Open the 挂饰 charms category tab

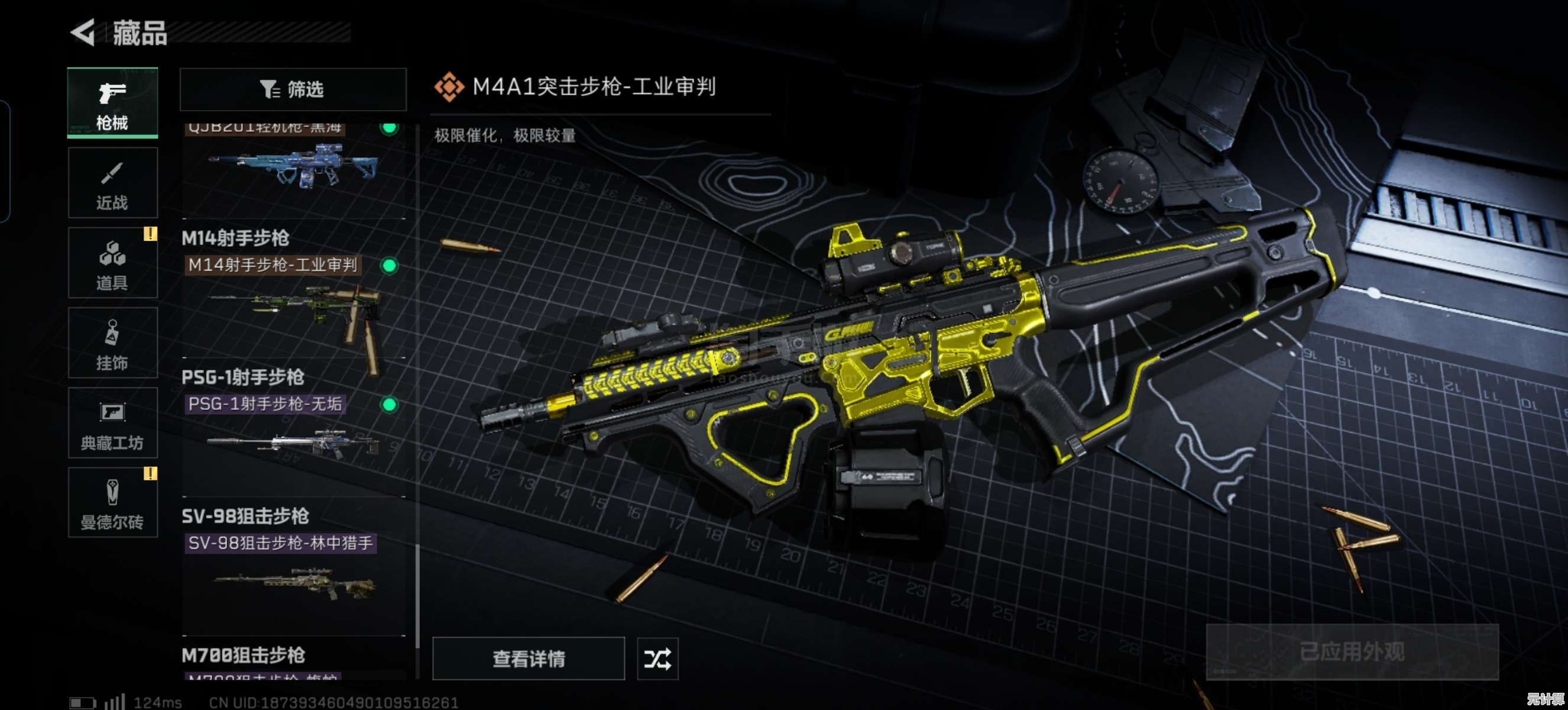112,343
